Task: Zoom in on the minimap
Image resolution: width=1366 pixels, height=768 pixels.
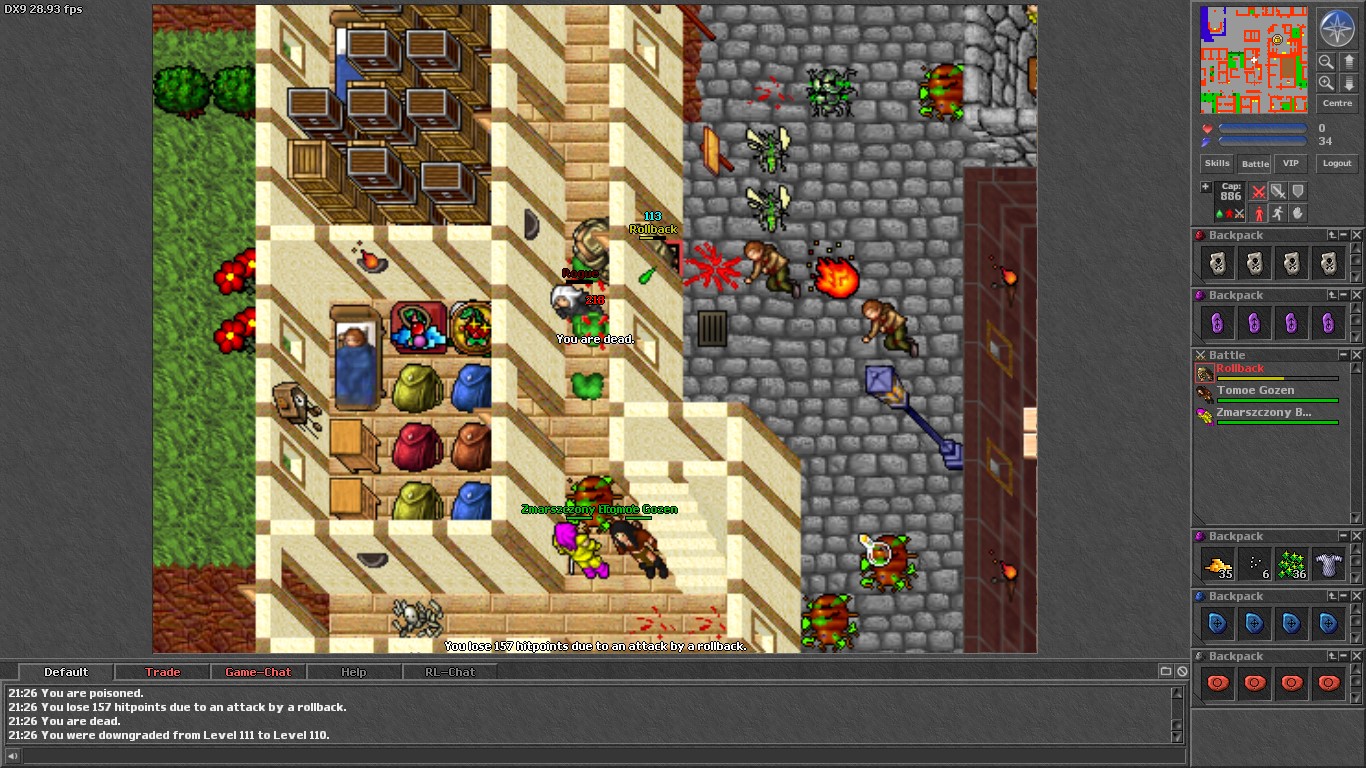Action: (1326, 81)
